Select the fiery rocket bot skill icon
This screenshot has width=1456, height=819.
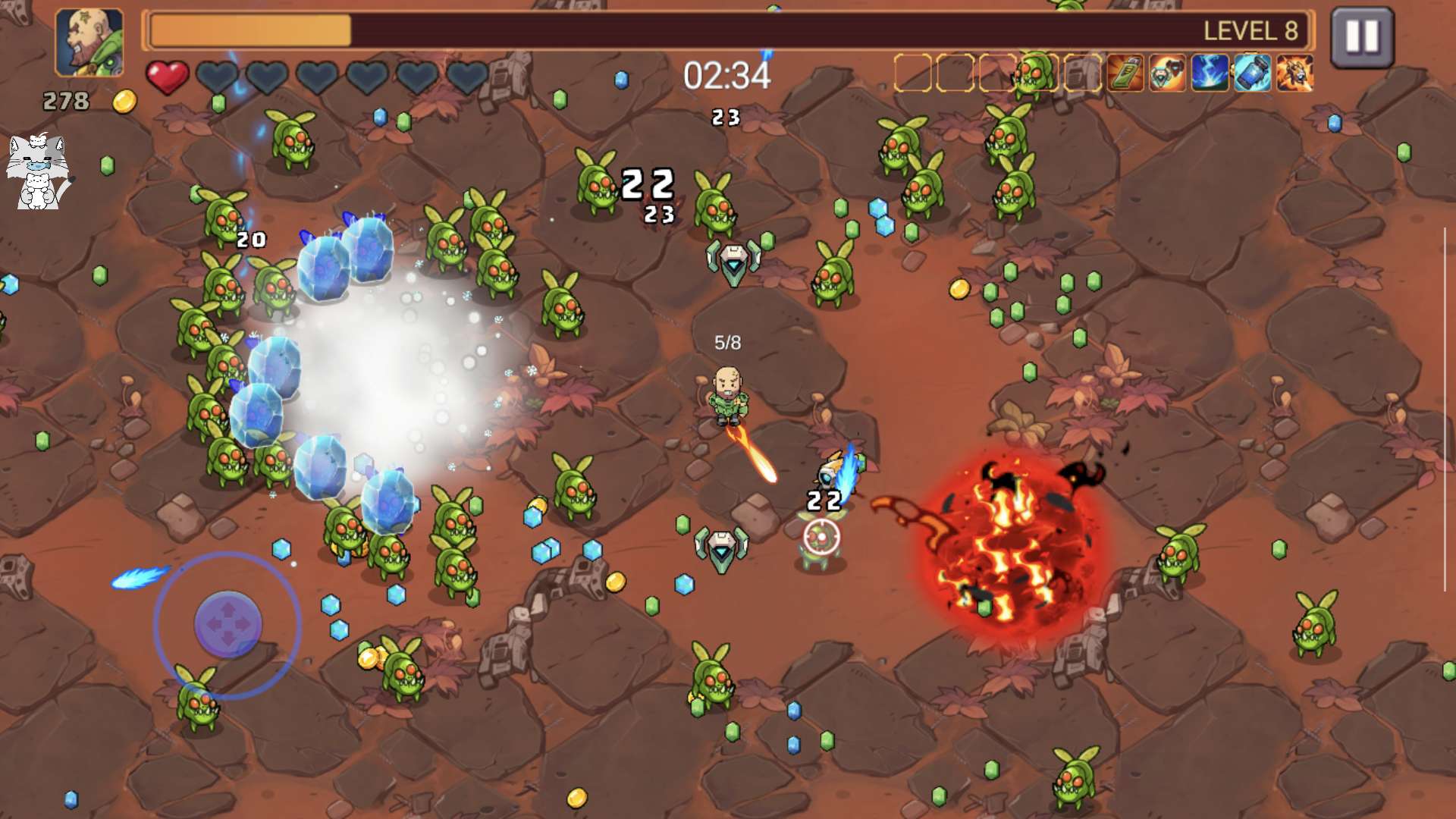[1294, 74]
